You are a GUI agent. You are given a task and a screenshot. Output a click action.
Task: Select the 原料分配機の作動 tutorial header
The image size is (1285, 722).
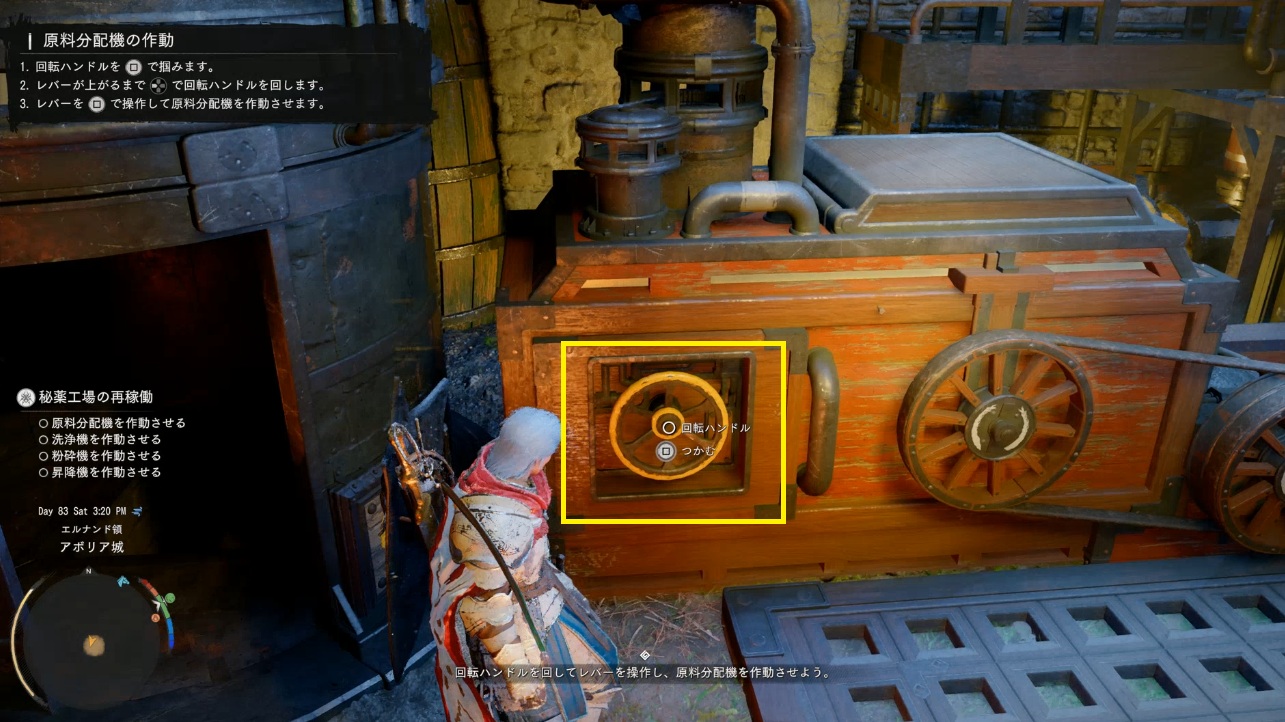point(108,41)
